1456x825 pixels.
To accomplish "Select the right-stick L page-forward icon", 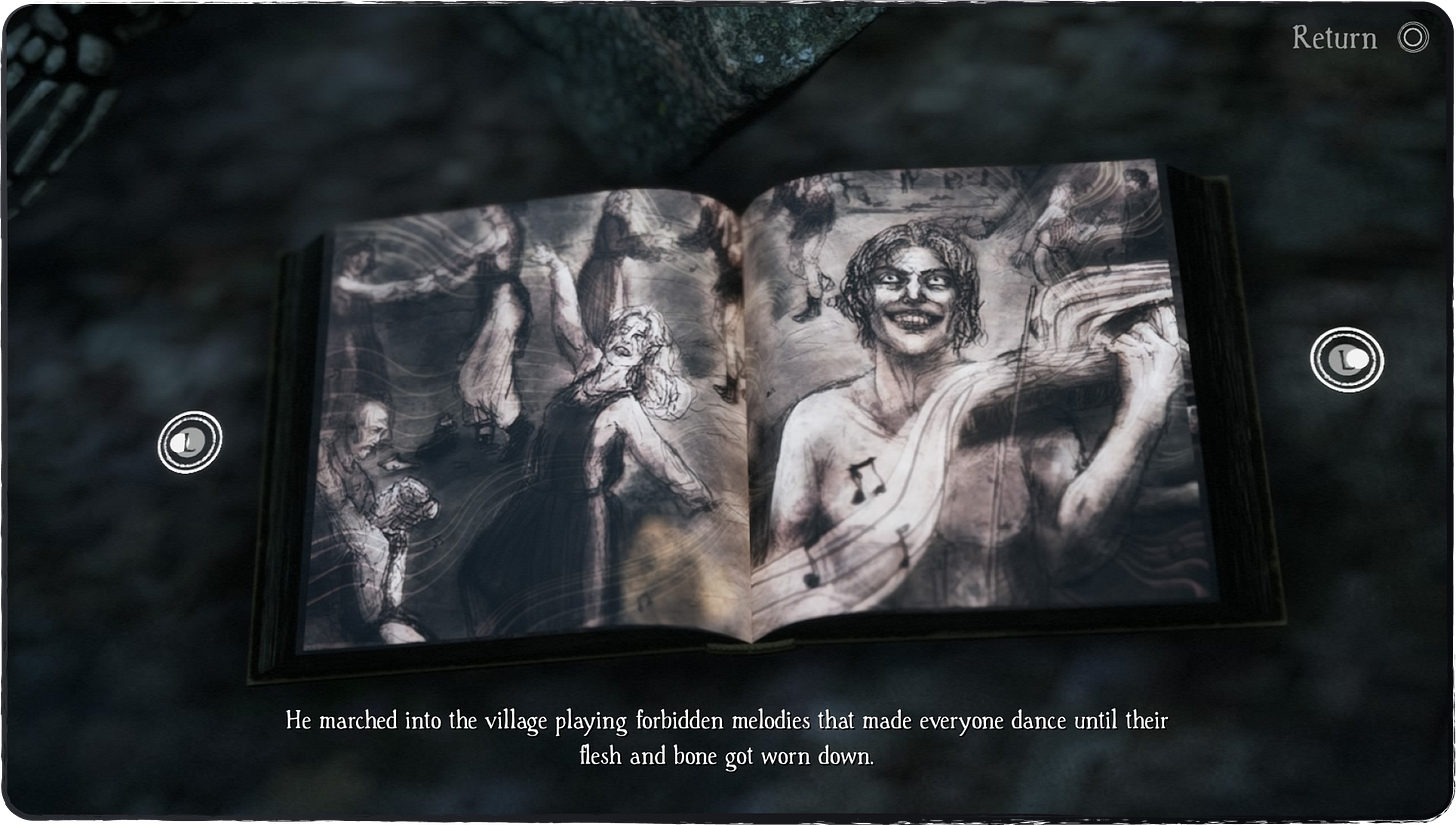I will (x=1346, y=359).
